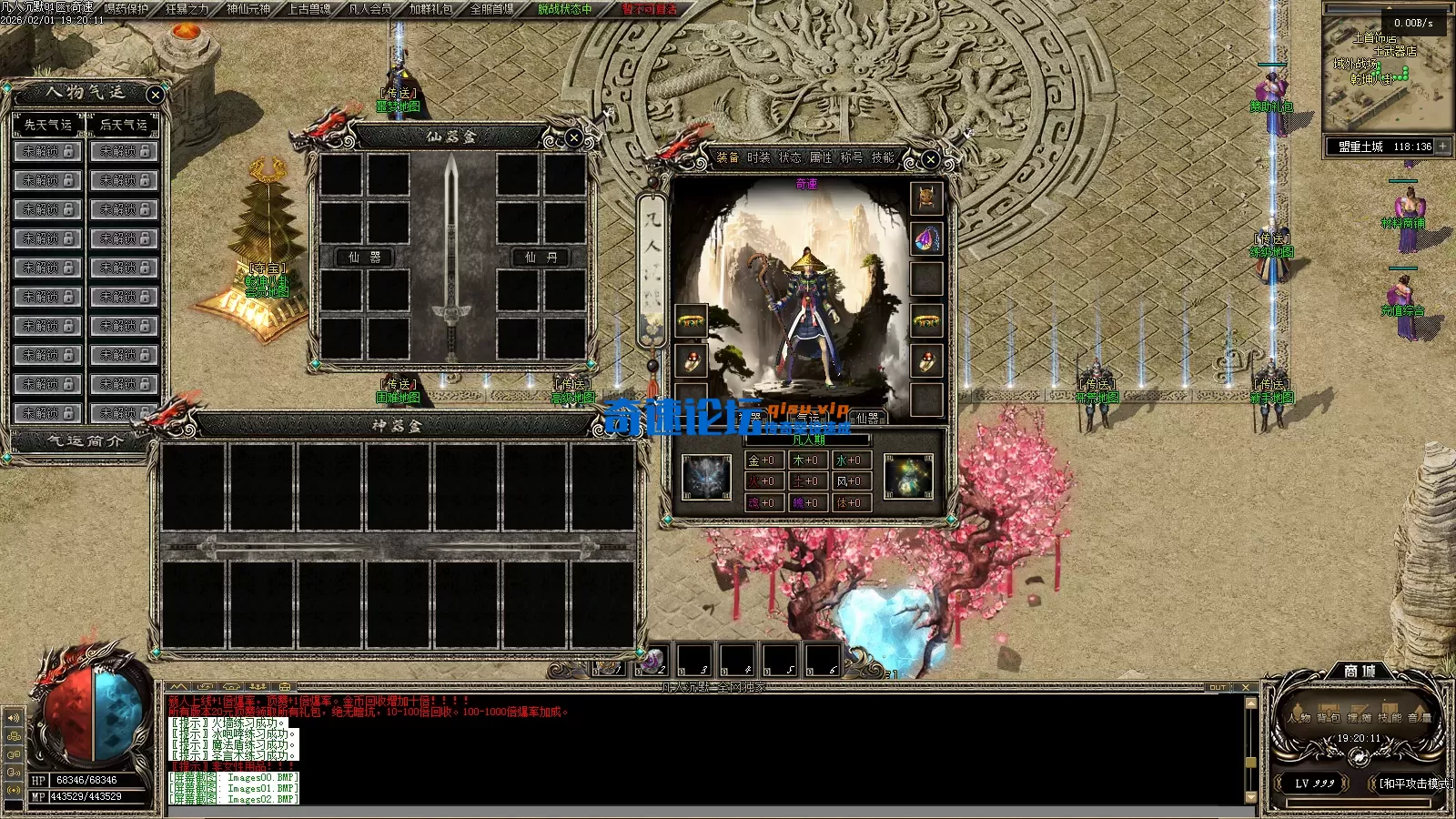Switch to the 状态 tab
1456x819 pixels.
pyautogui.click(x=790, y=157)
